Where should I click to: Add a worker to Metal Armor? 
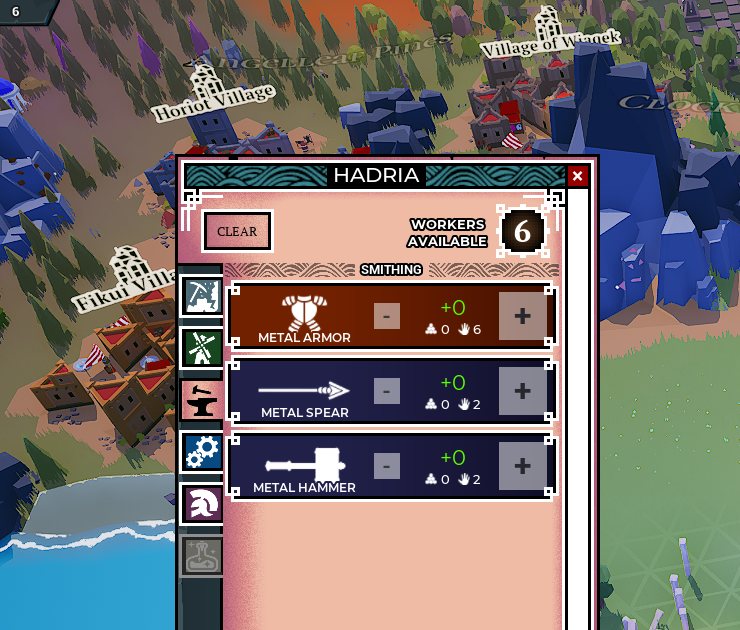[522, 316]
